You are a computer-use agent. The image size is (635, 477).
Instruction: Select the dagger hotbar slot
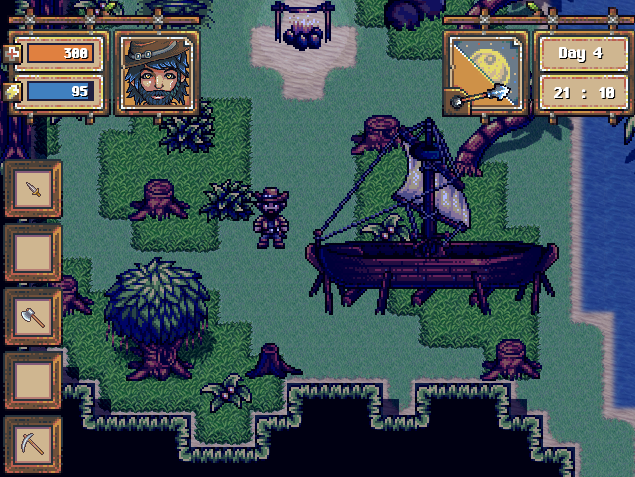pyautogui.click(x=33, y=189)
